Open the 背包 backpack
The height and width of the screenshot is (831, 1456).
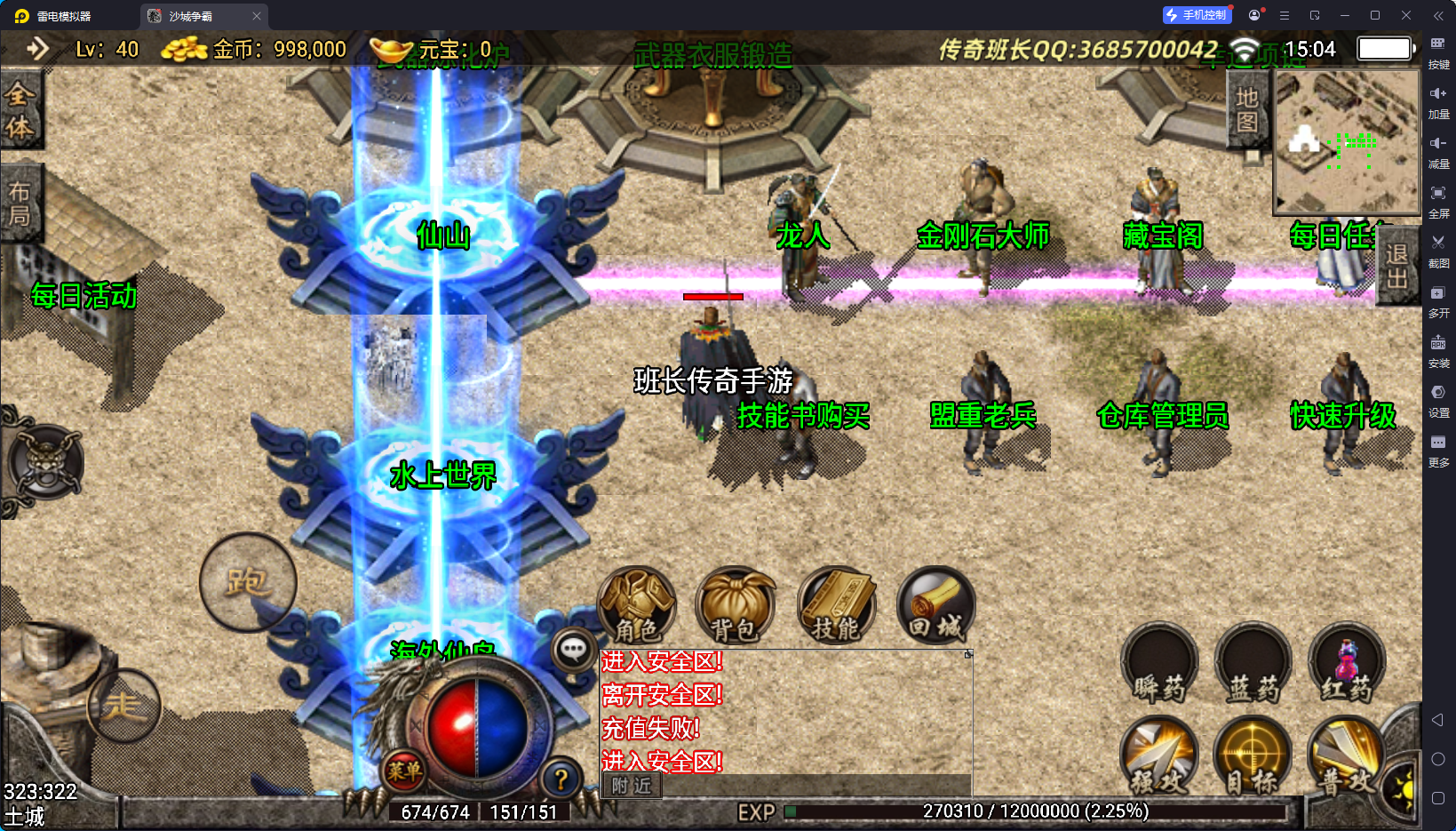point(735,606)
